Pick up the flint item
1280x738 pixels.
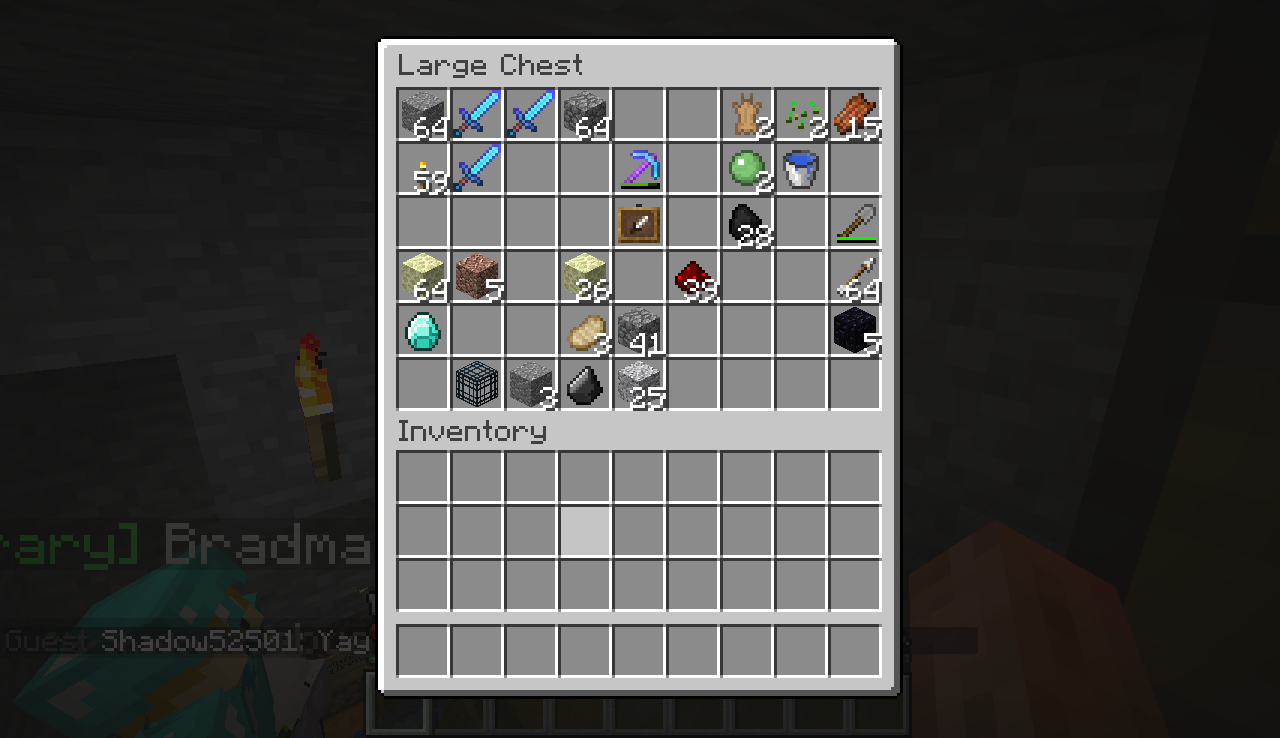pyautogui.click(x=585, y=384)
